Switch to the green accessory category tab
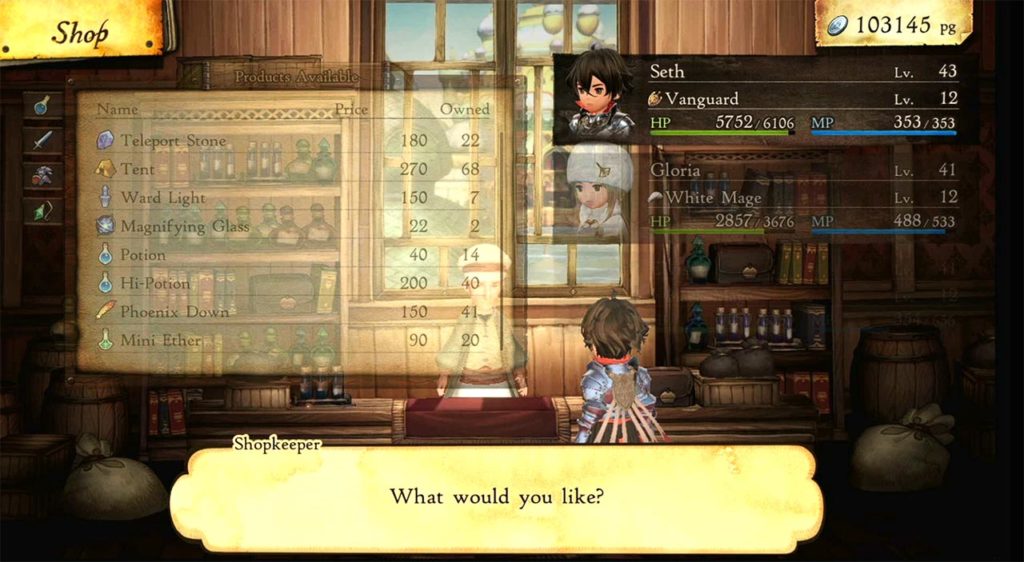 coord(42,210)
